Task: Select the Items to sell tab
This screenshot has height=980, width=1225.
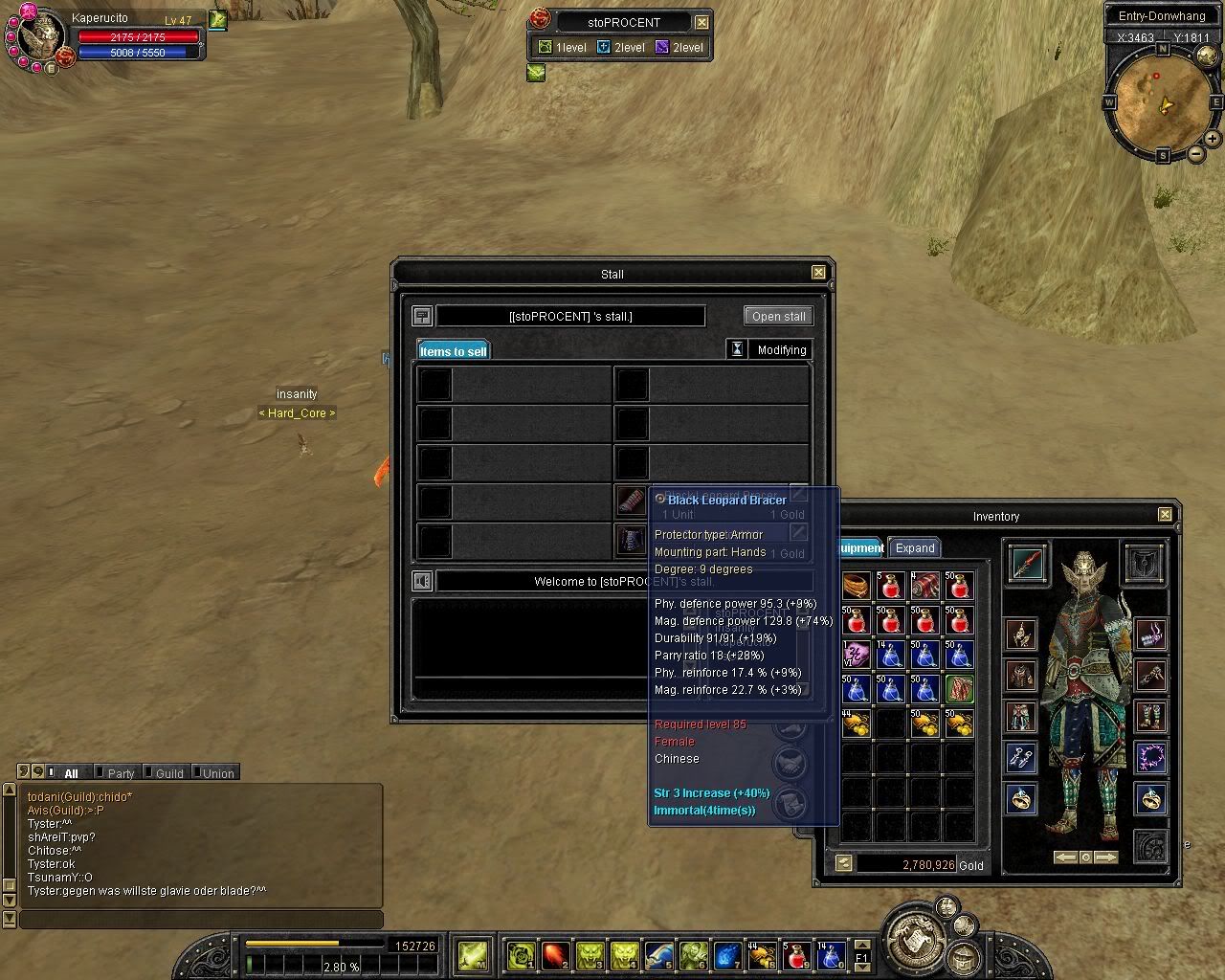Action: coord(453,351)
